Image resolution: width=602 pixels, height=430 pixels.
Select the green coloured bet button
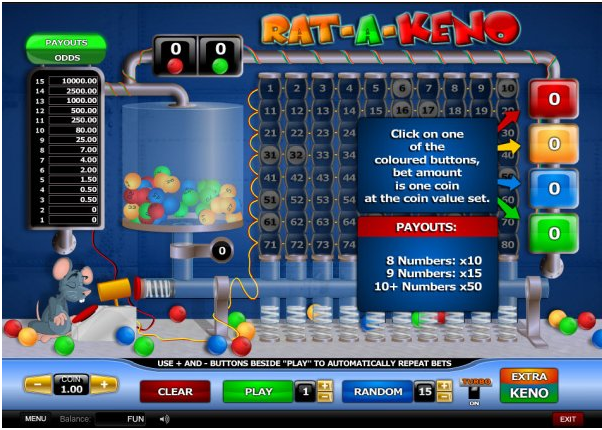click(x=553, y=233)
